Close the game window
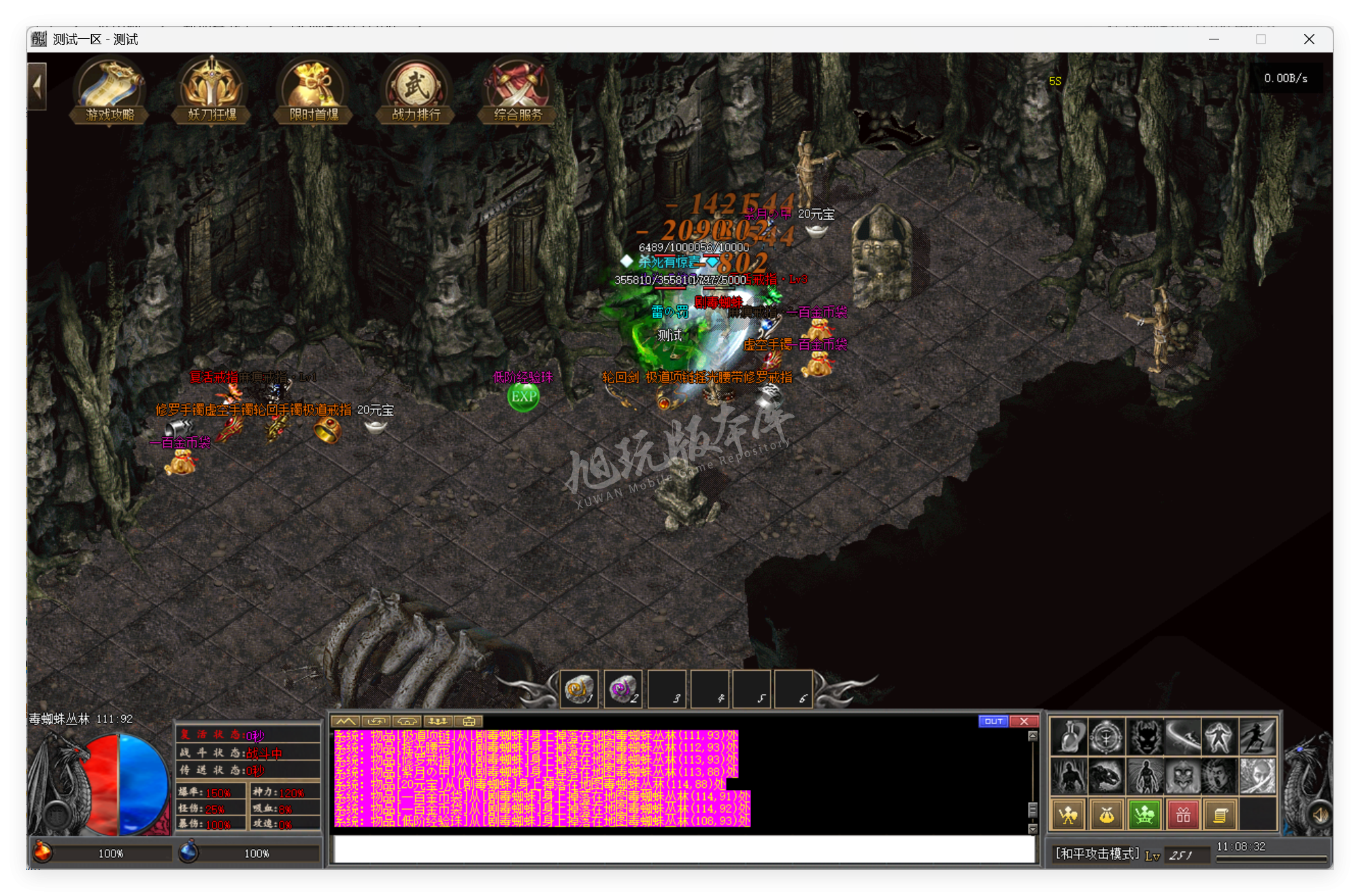Viewport: 1360px width, 896px height. (x=1309, y=39)
